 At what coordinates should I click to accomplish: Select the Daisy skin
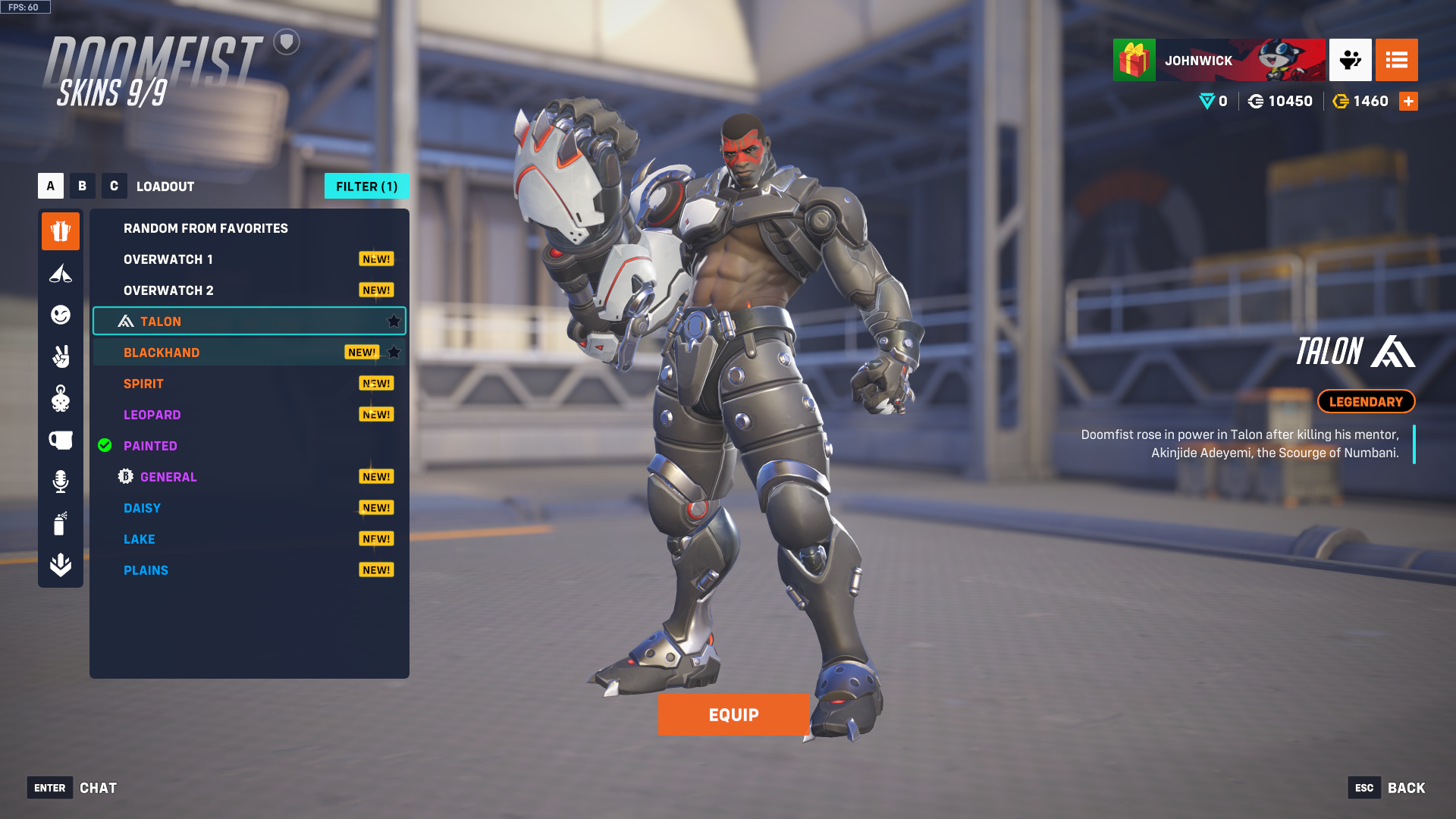[142, 508]
